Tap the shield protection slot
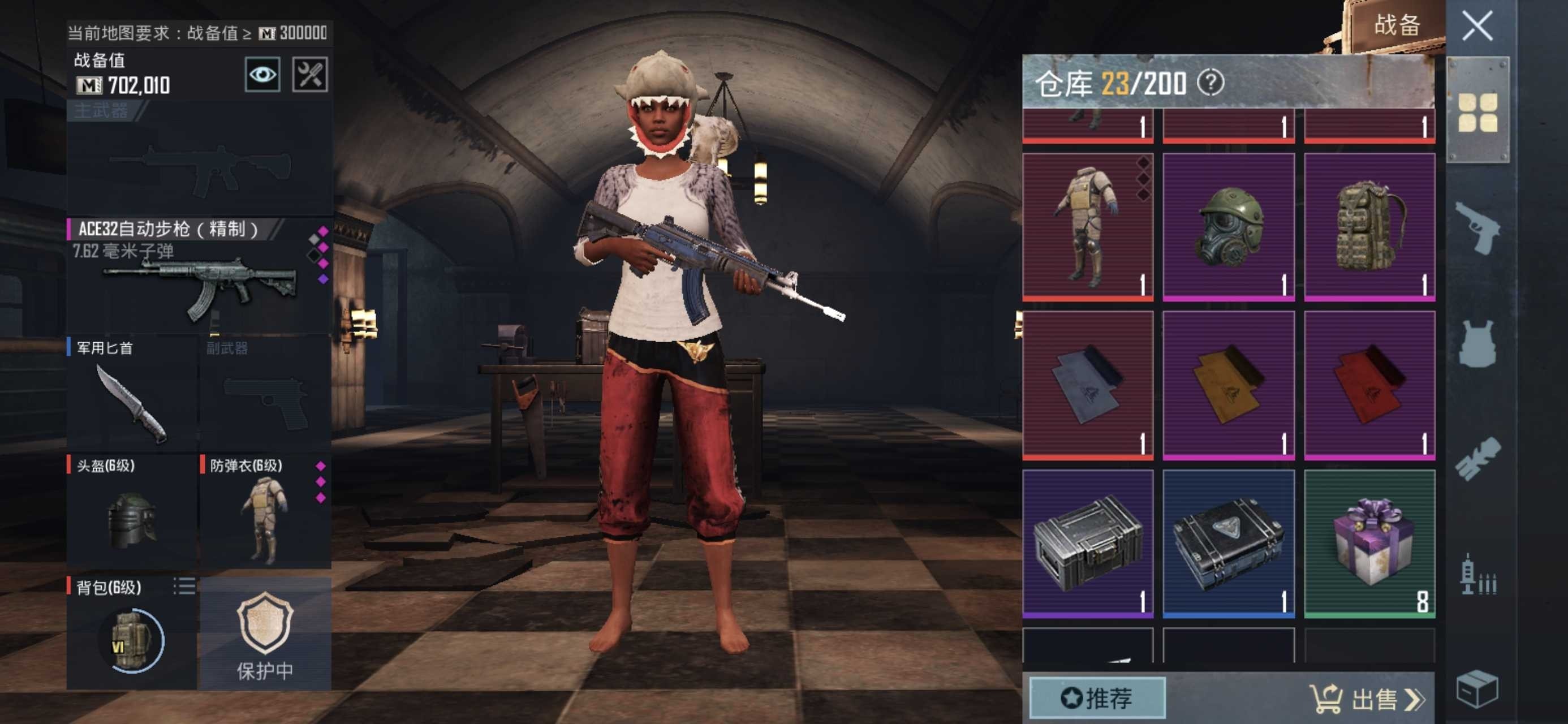 (265, 633)
